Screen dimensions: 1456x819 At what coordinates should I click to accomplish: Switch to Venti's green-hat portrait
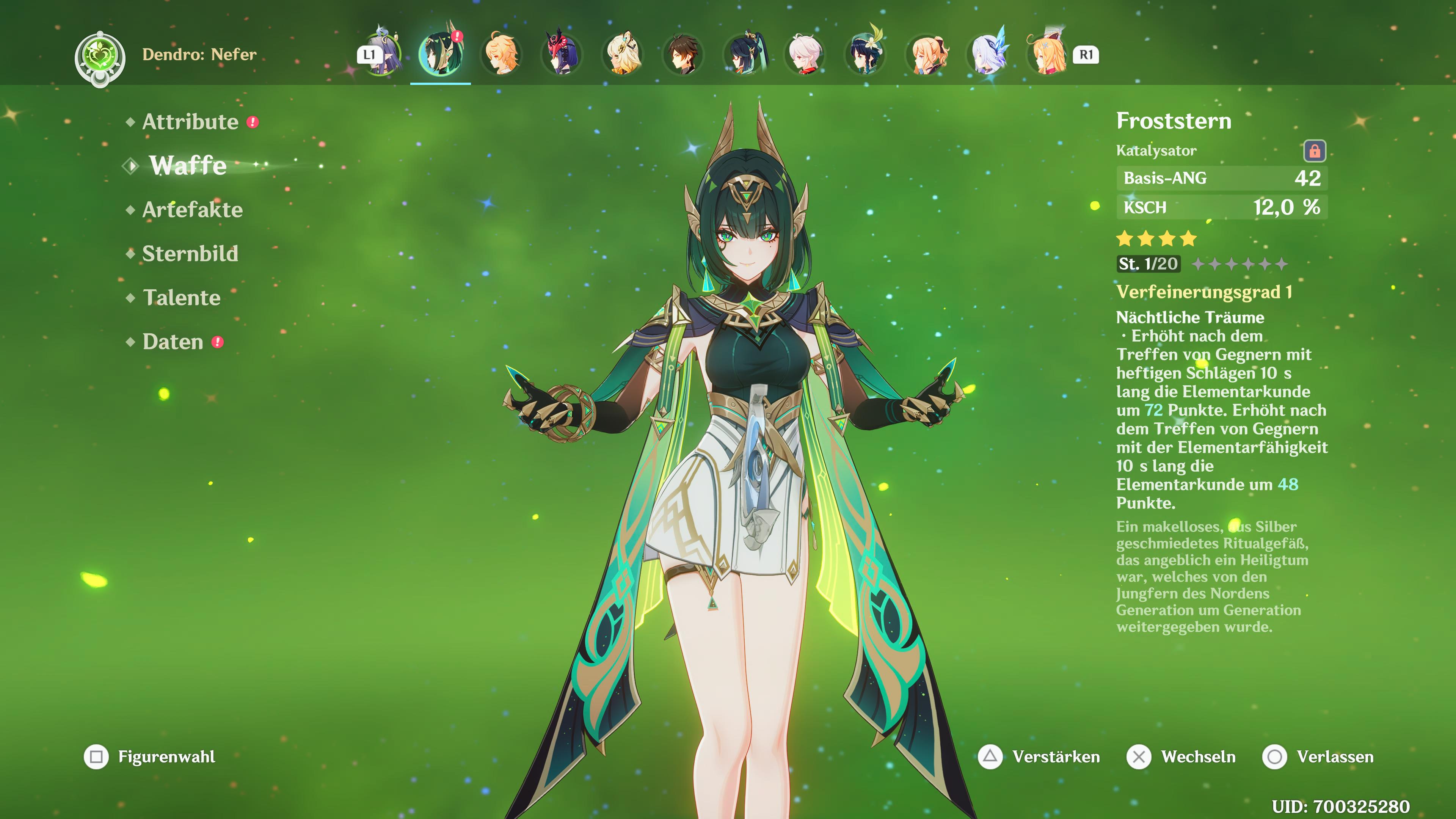pyautogui.click(x=865, y=54)
